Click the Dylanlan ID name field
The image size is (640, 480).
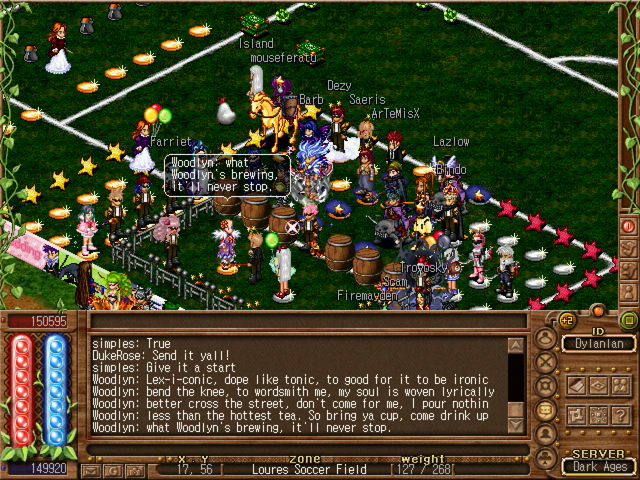598,343
